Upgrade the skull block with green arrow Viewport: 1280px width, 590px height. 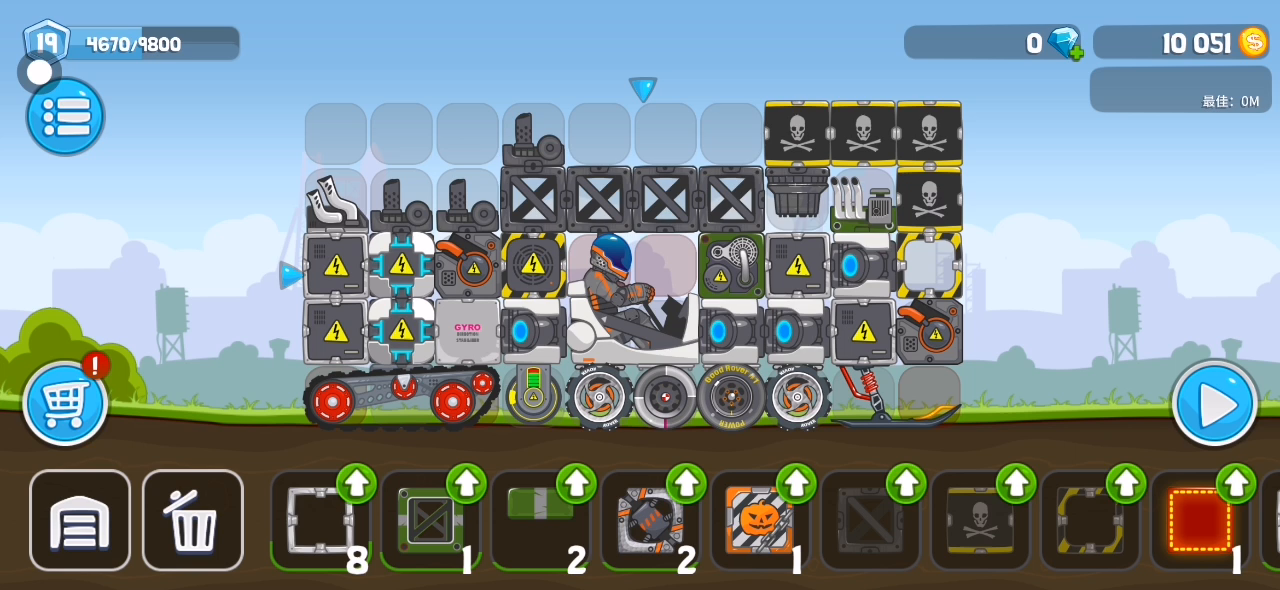tap(1016, 483)
